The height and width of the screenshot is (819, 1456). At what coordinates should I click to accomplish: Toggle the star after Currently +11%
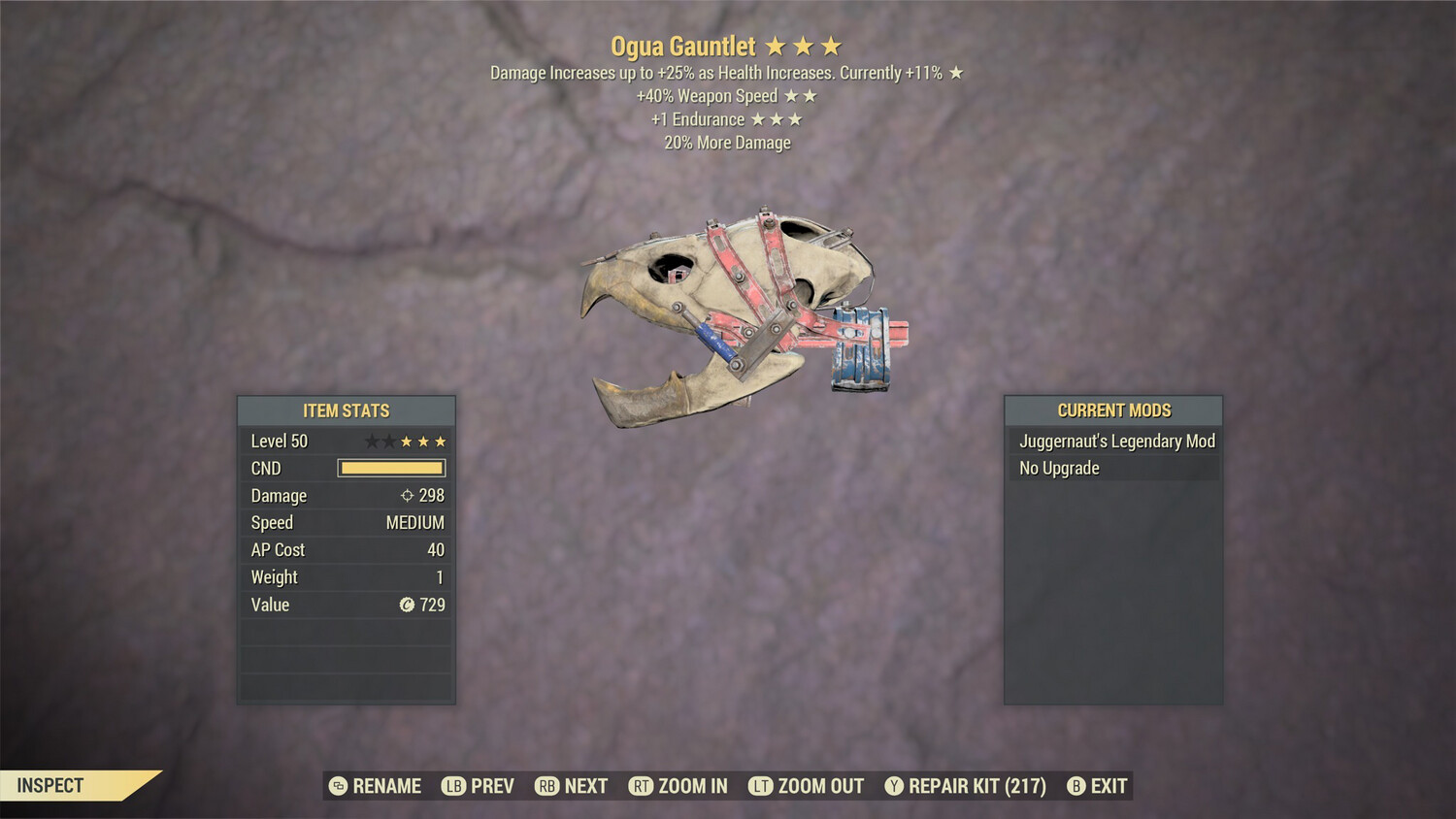(x=955, y=72)
